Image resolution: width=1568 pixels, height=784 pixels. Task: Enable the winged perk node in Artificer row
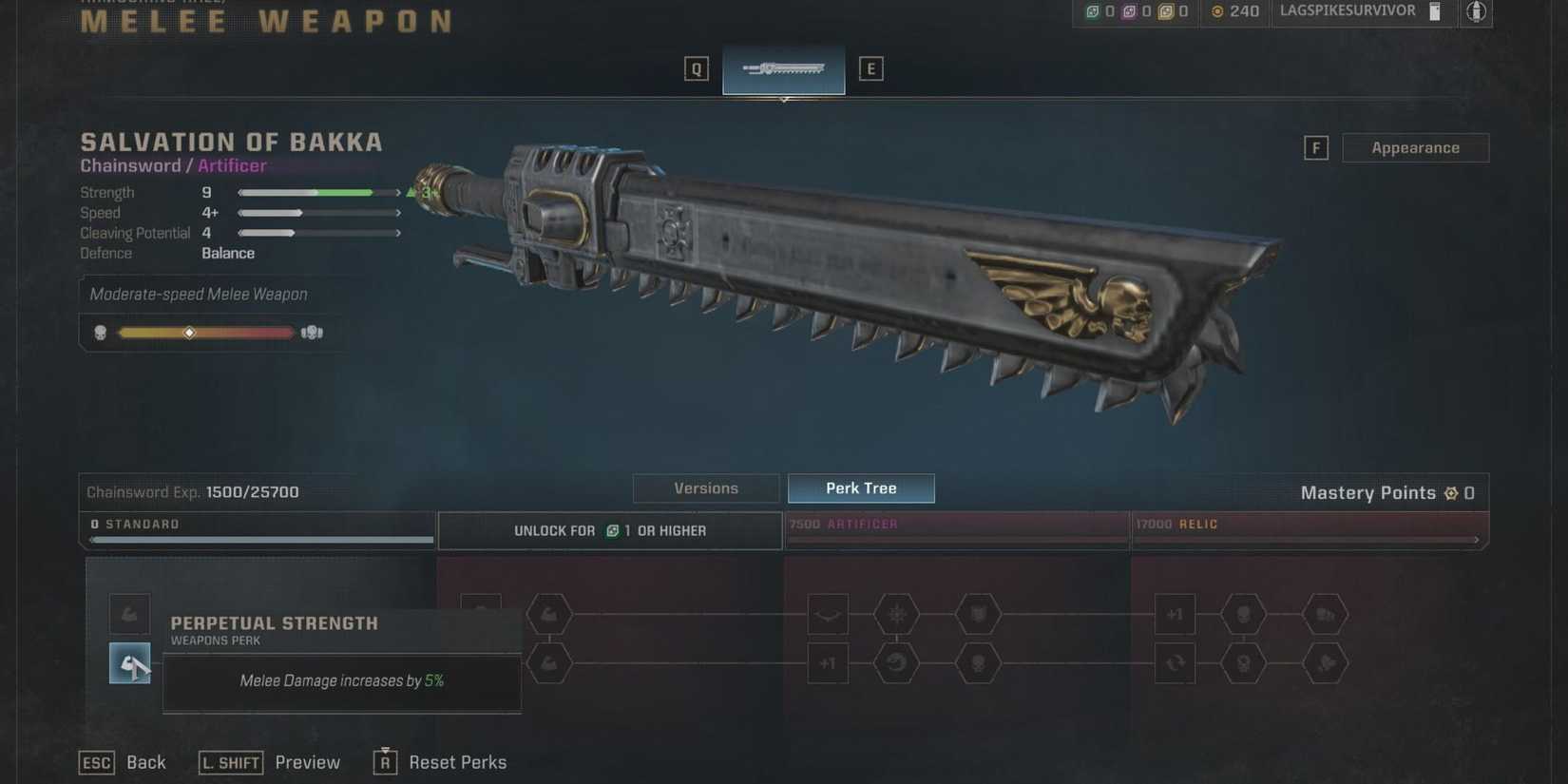(x=828, y=614)
